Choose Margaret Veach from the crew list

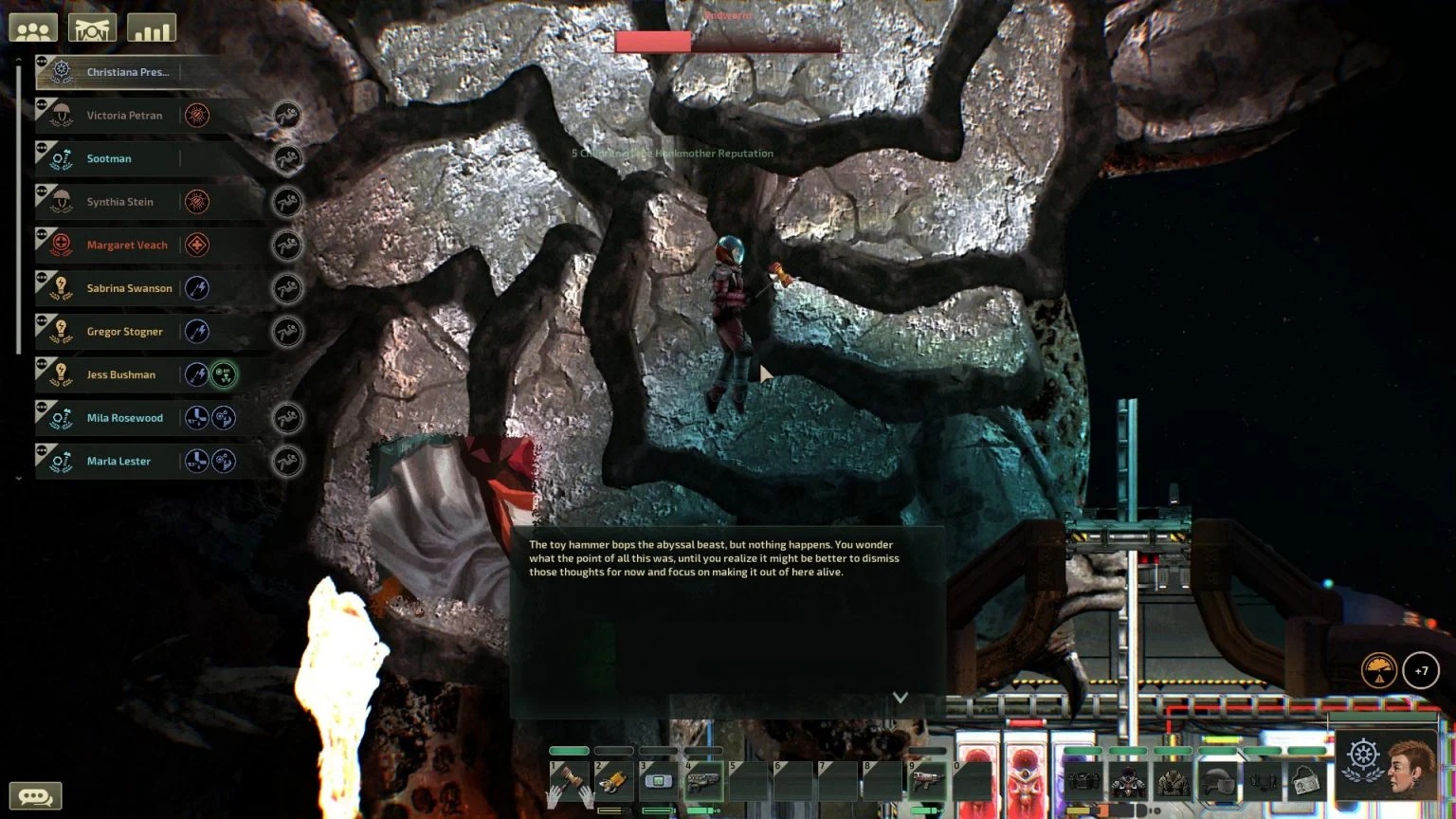tap(127, 246)
